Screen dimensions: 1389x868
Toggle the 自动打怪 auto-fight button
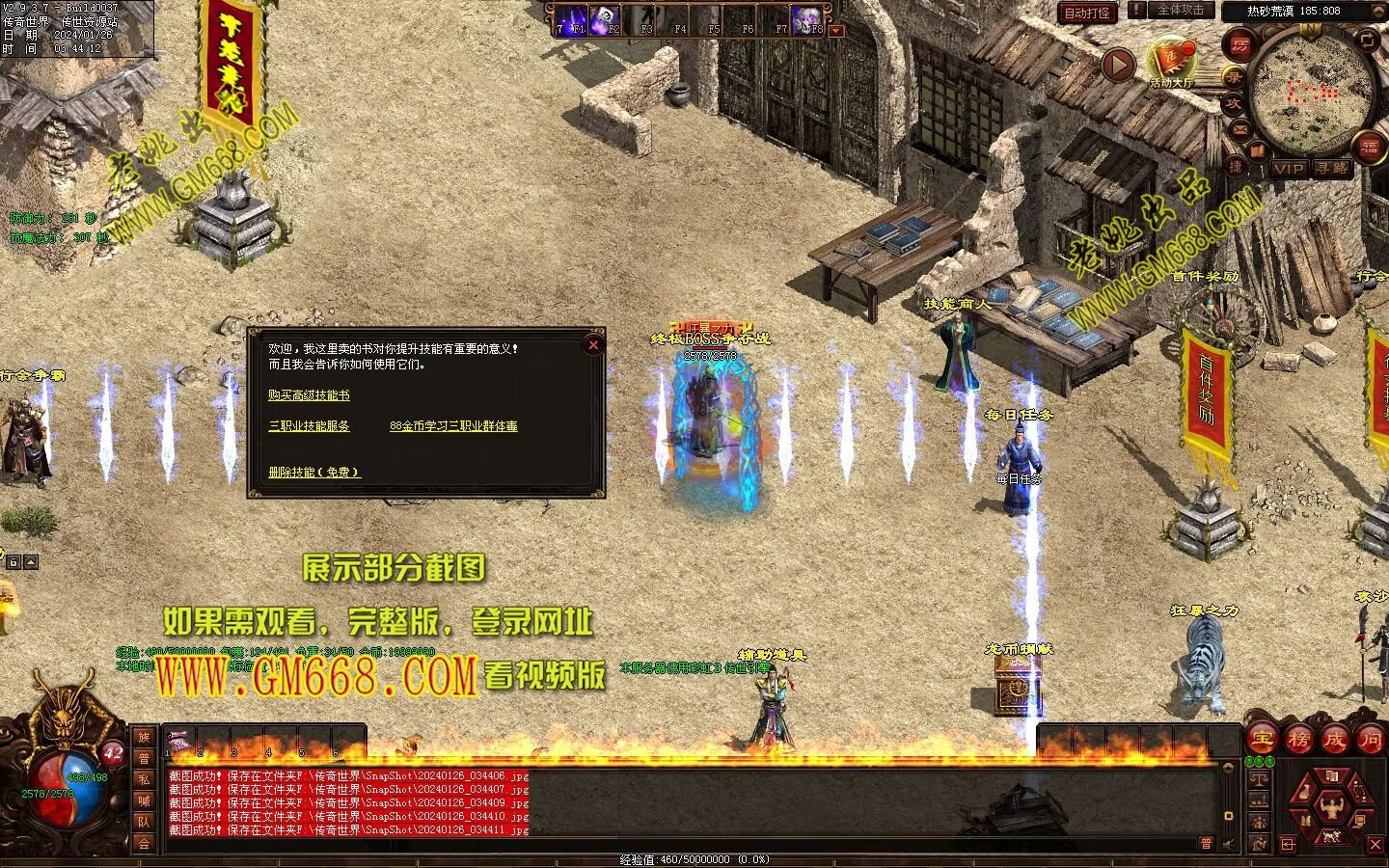tap(1087, 13)
